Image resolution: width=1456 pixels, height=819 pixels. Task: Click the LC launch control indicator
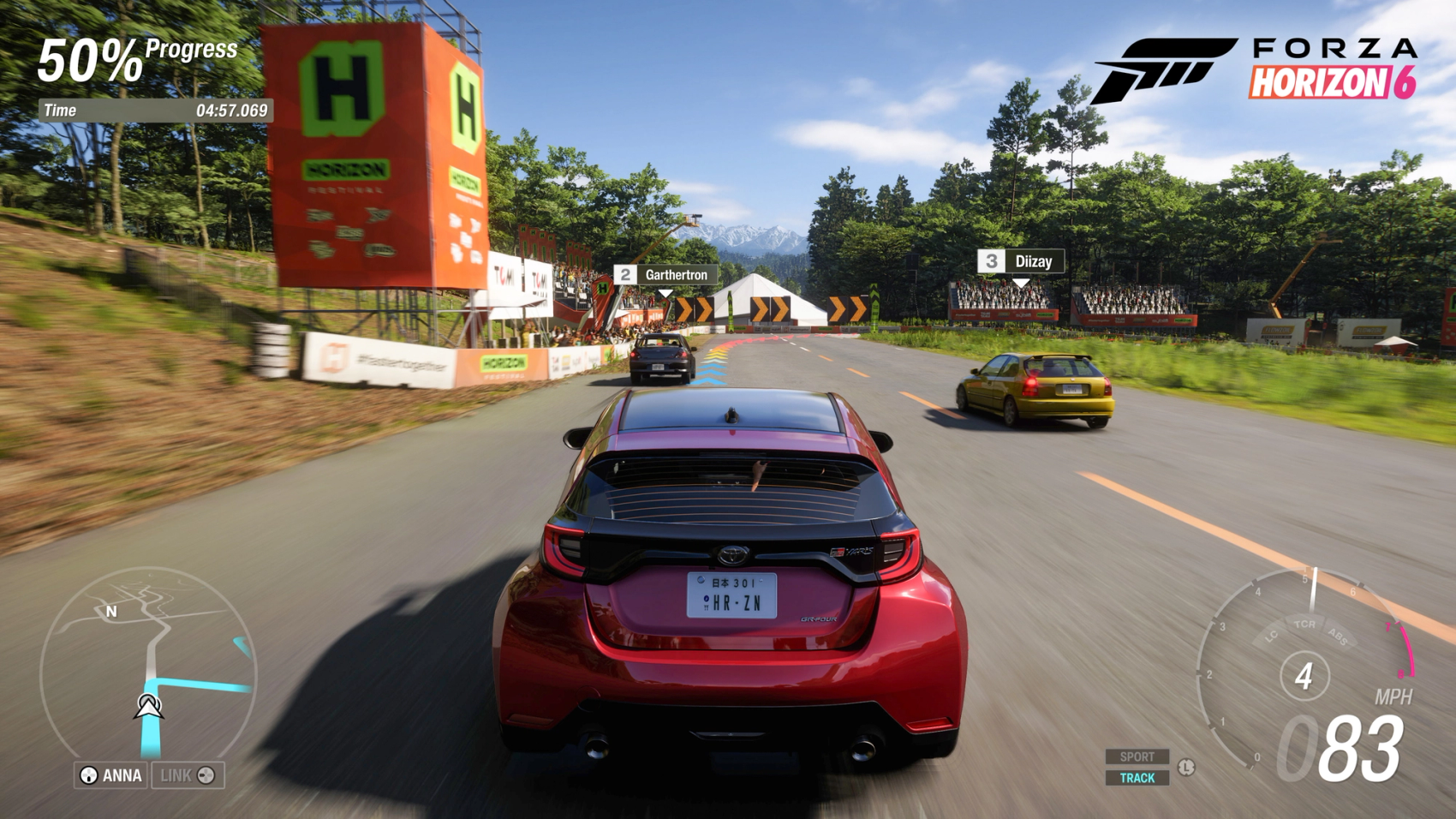point(1271,636)
